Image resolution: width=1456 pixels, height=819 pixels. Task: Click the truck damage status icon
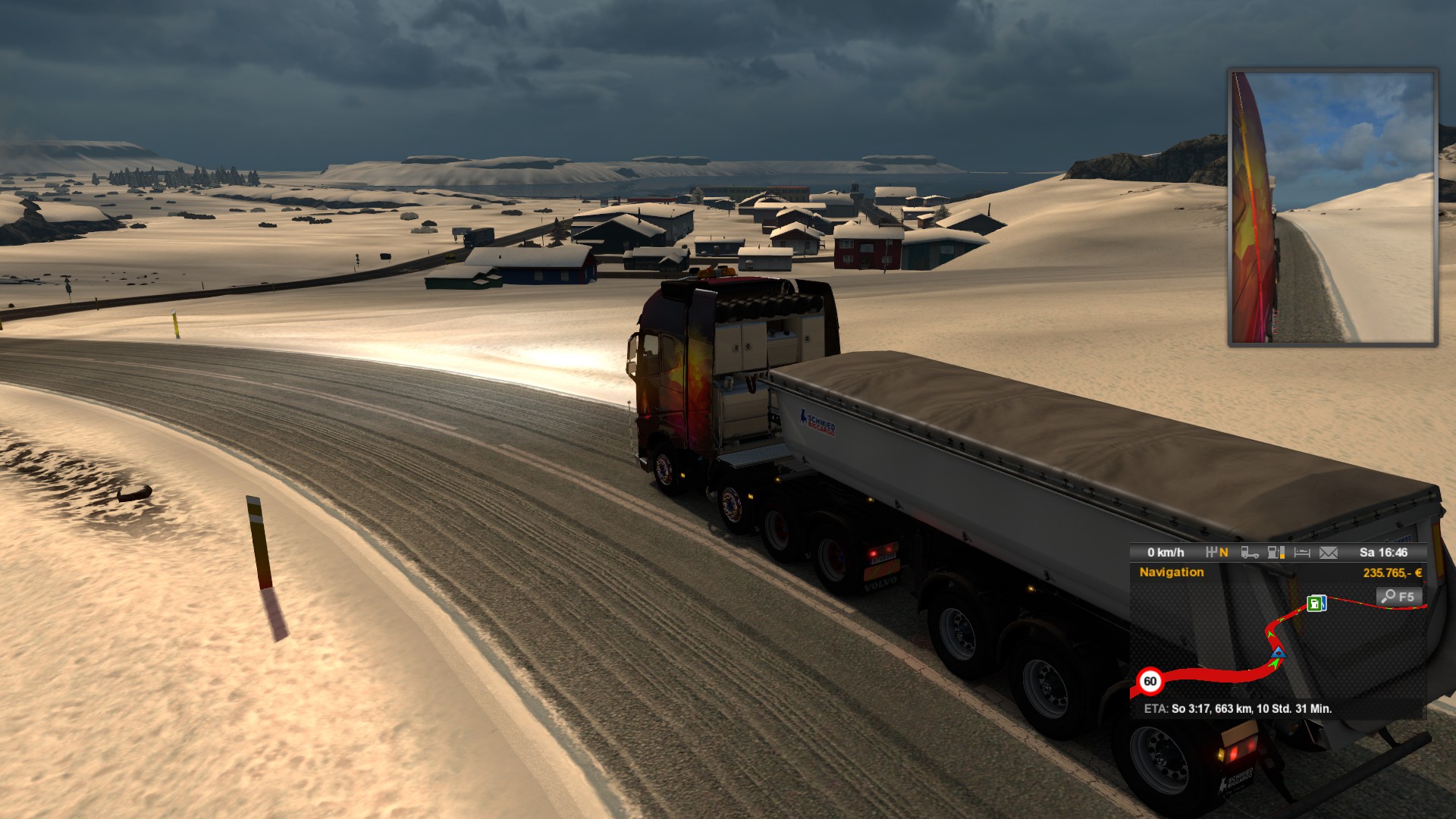pos(1250,553)
